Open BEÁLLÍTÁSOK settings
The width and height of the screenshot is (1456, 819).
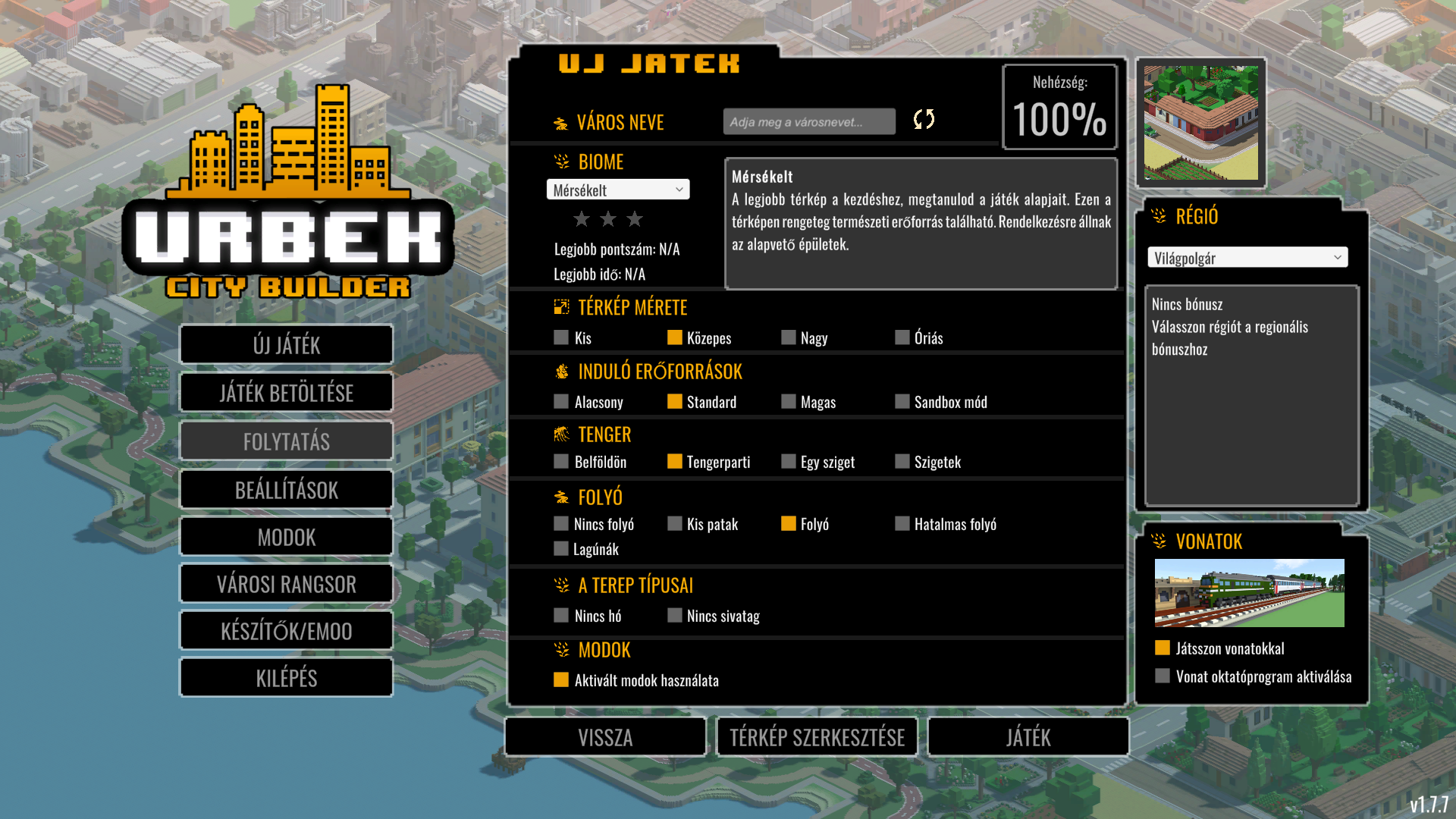coord(286,490)
